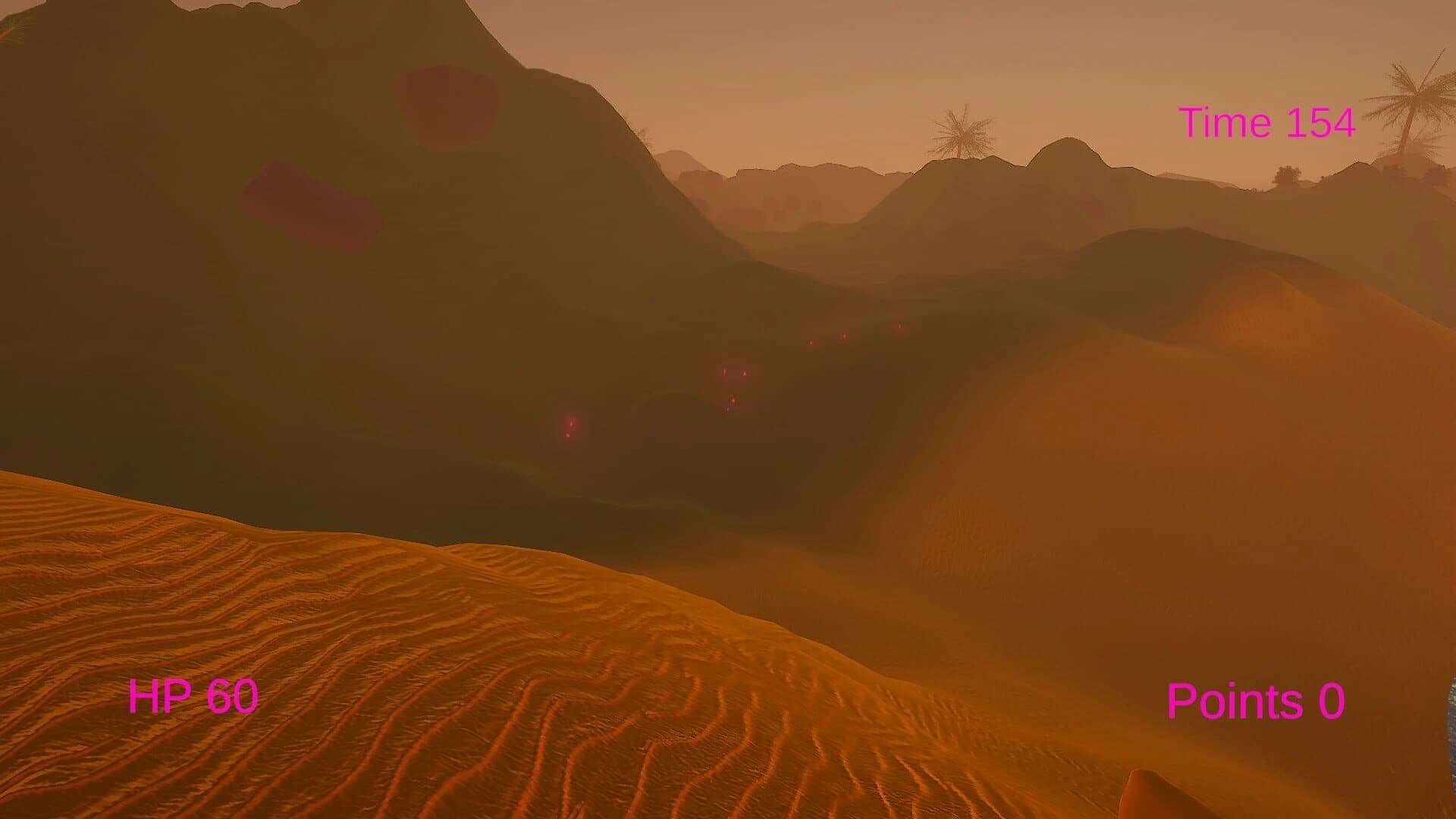
Task: Click the rightmost pink spark near the dune ridge
Action: pos(899,325)
